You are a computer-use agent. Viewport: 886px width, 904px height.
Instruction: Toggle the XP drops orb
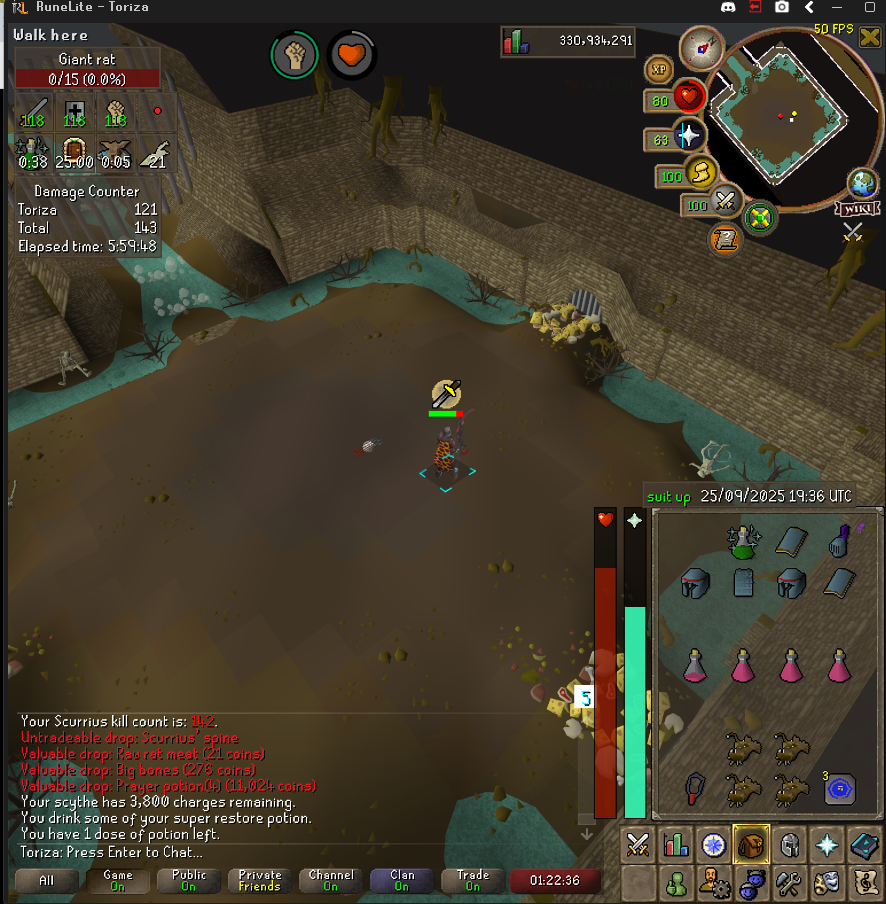click(659, 69)
